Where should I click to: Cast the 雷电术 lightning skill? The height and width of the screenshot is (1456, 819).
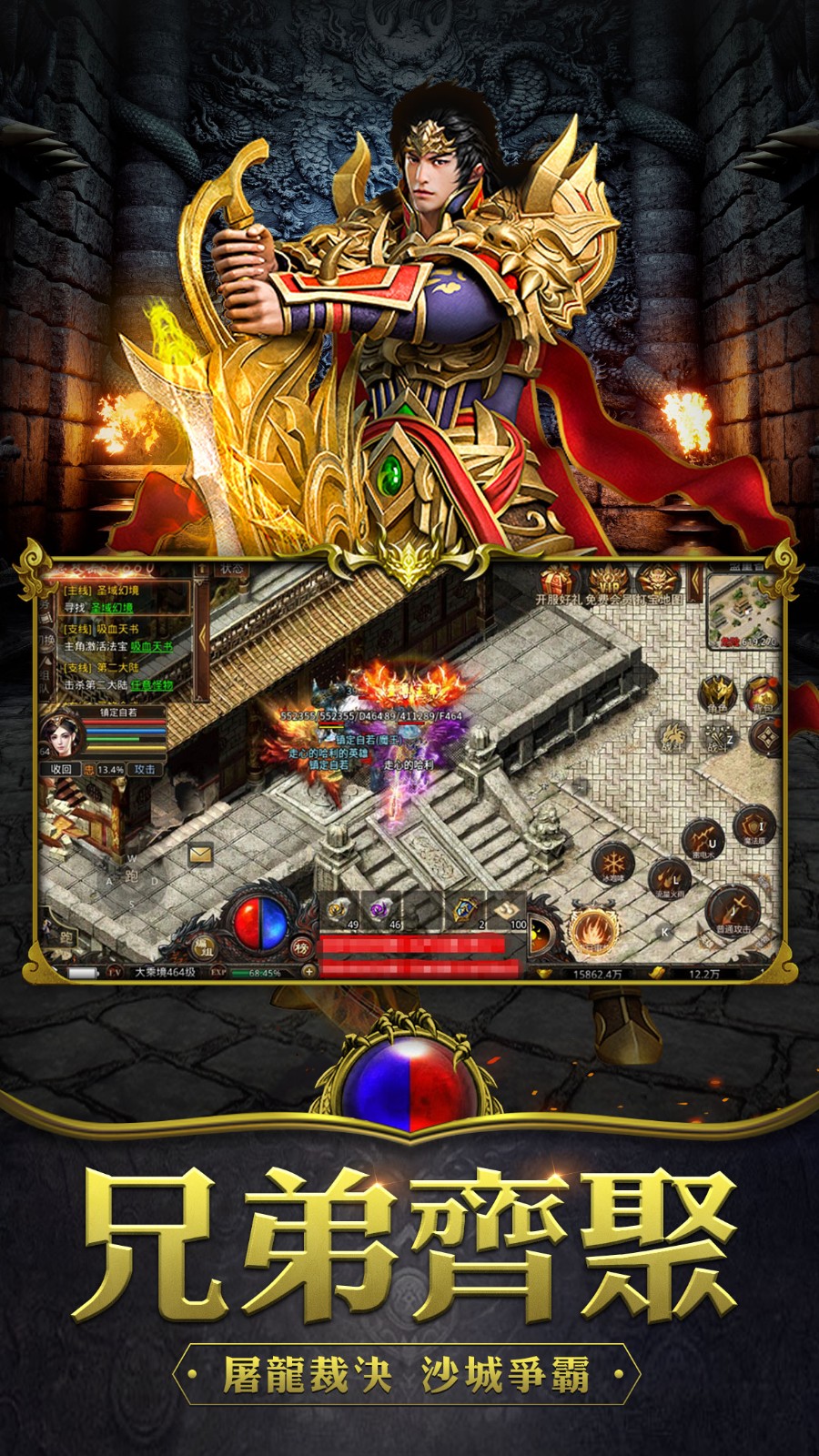[703, 837]
